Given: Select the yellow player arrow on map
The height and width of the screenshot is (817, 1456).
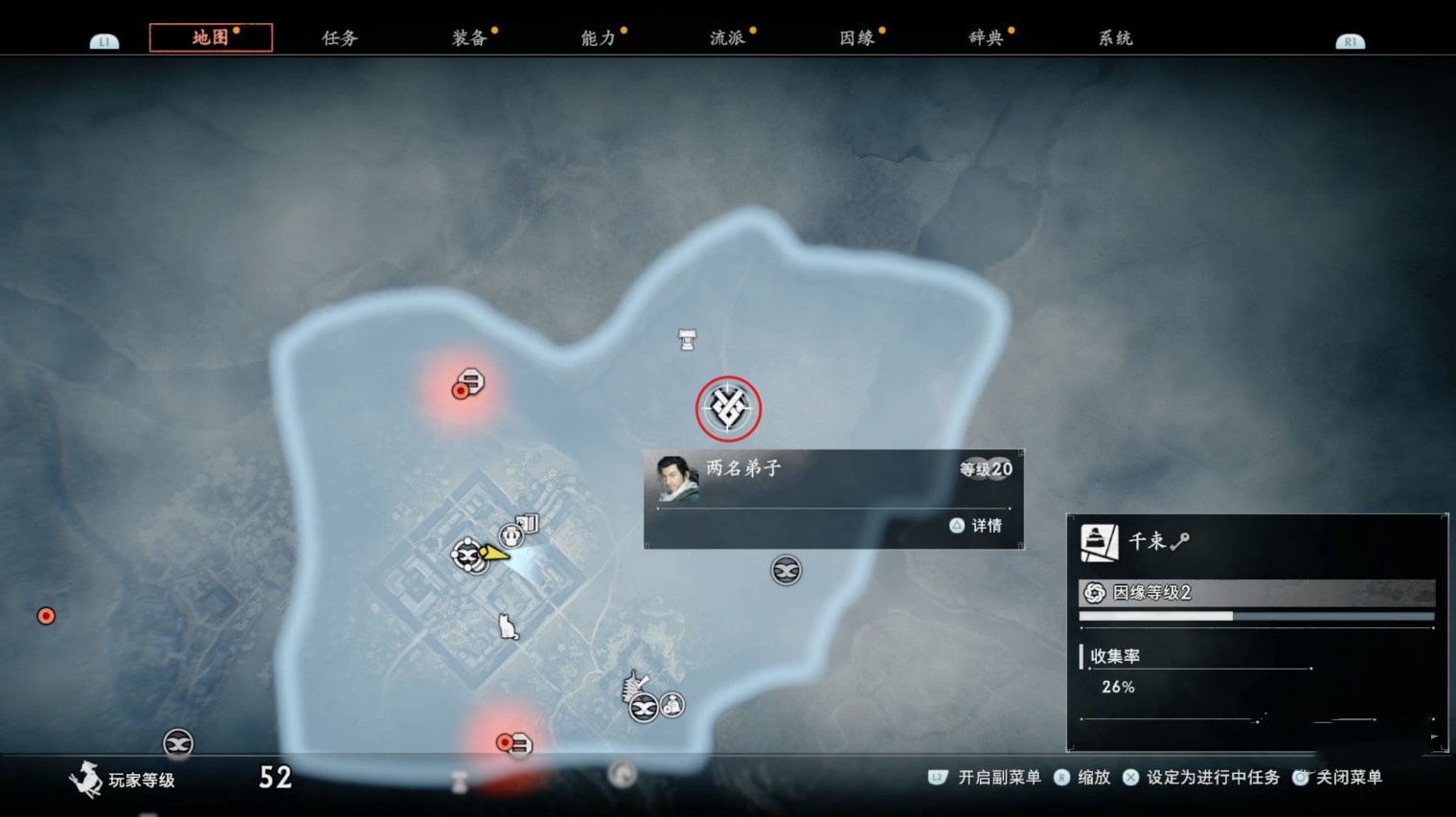Looking at the screenshot, I should 494,553.
